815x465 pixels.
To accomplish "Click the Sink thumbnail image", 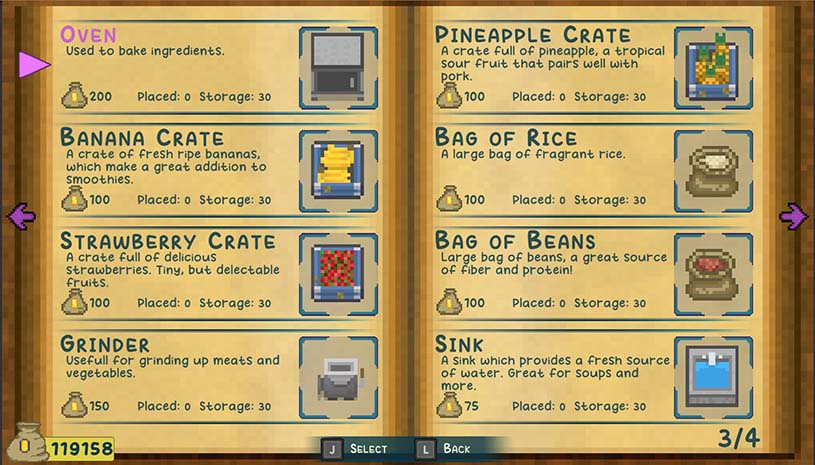I will (x=713, y=377).
